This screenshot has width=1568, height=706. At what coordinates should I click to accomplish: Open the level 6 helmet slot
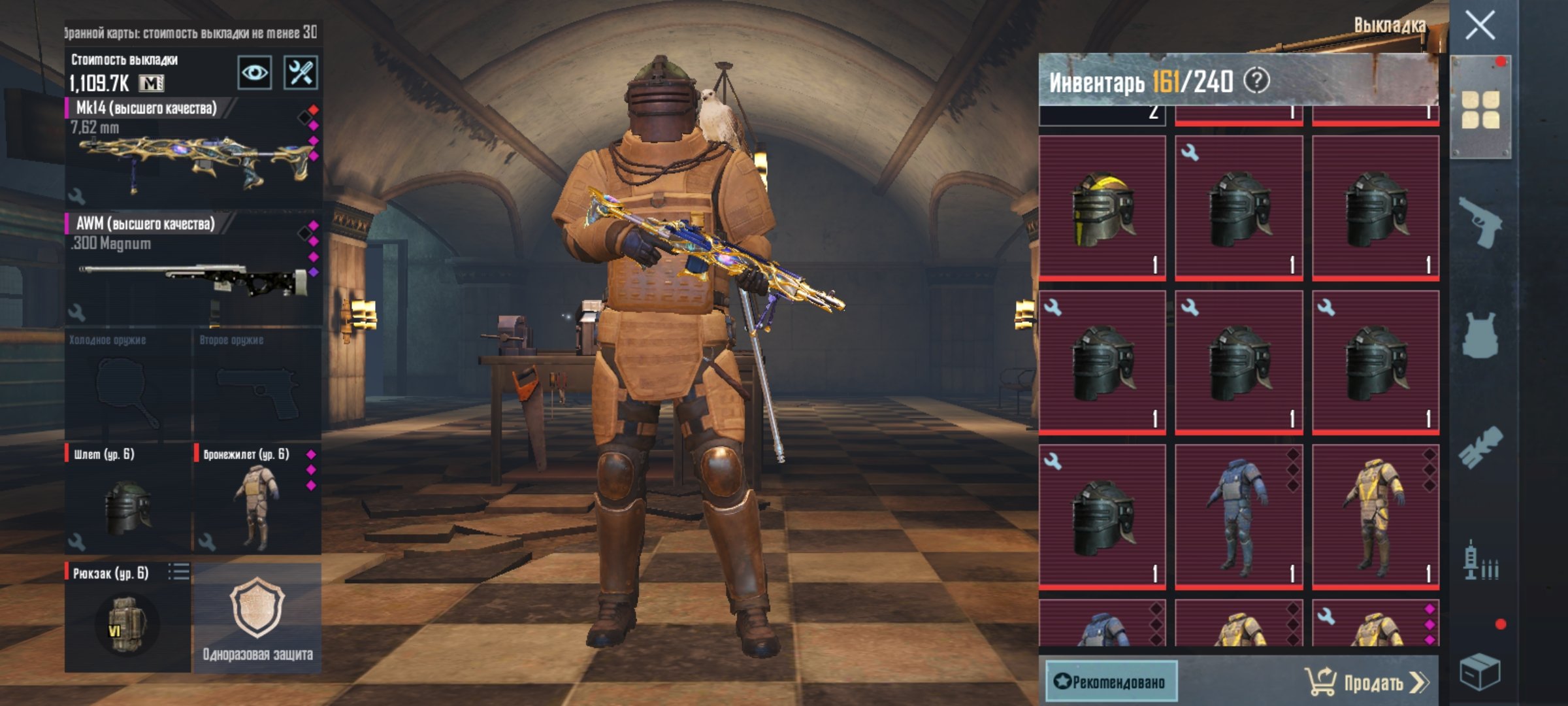tap(127, 498)
